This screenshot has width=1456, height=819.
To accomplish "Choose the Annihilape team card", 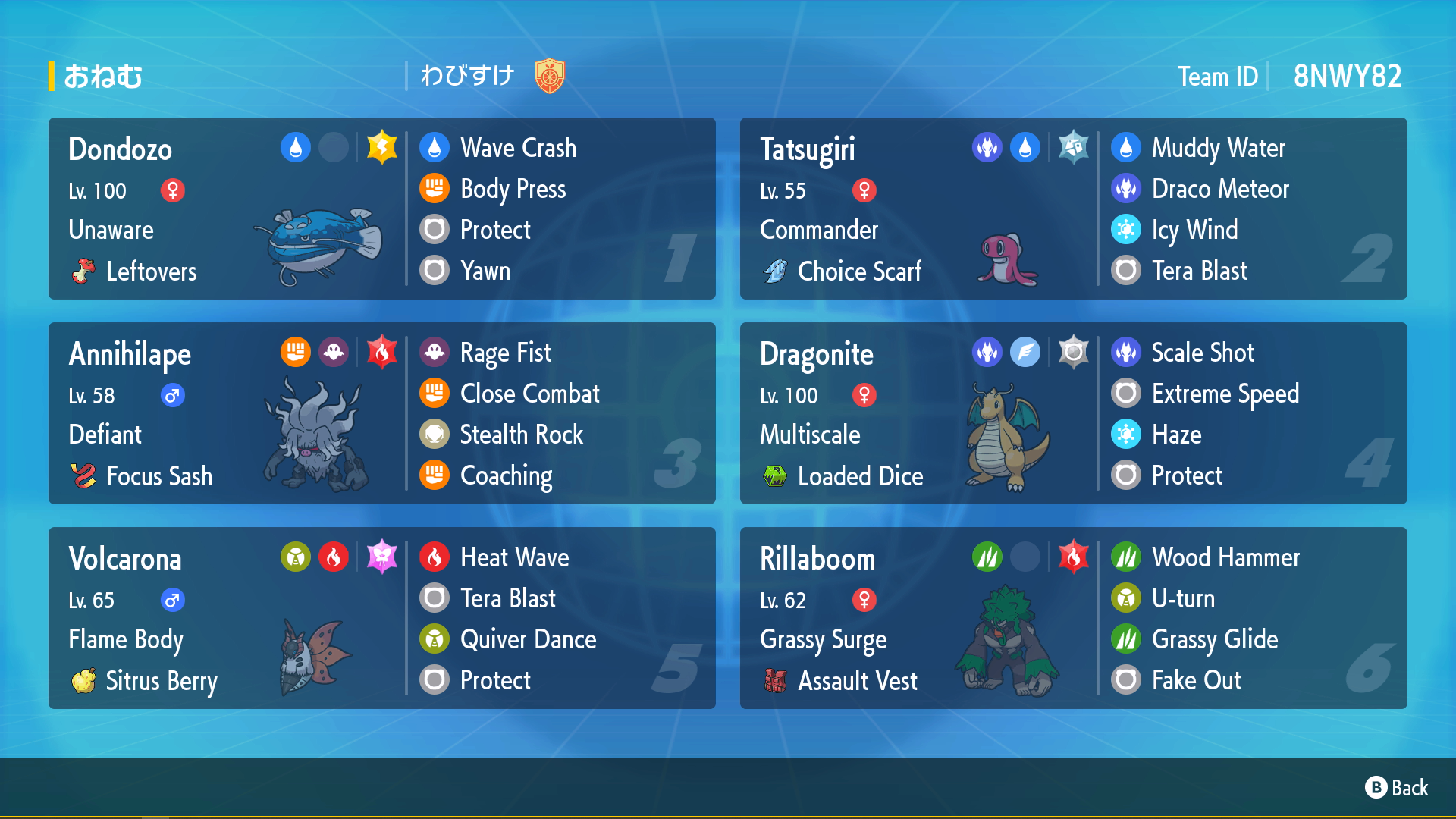I will [381, 413].
